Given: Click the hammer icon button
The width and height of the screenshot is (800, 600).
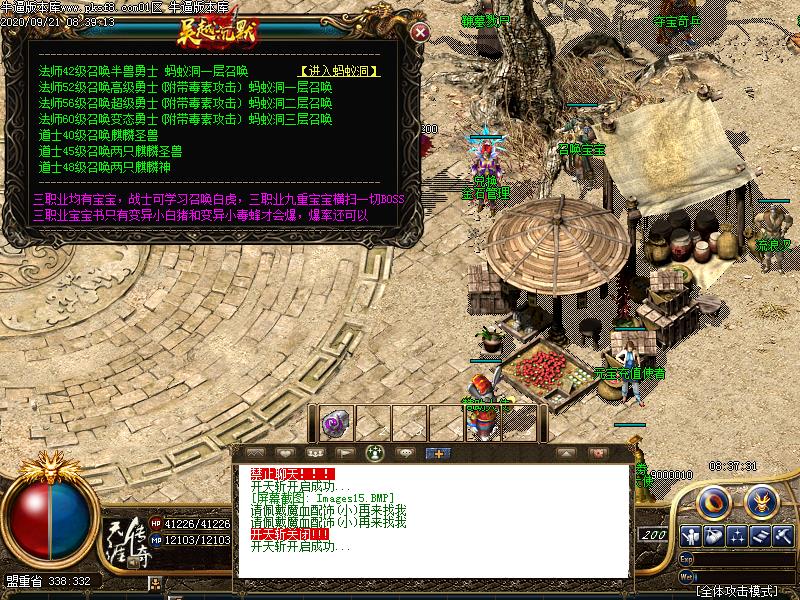Looking at the screenshot, I should point(782,537).
